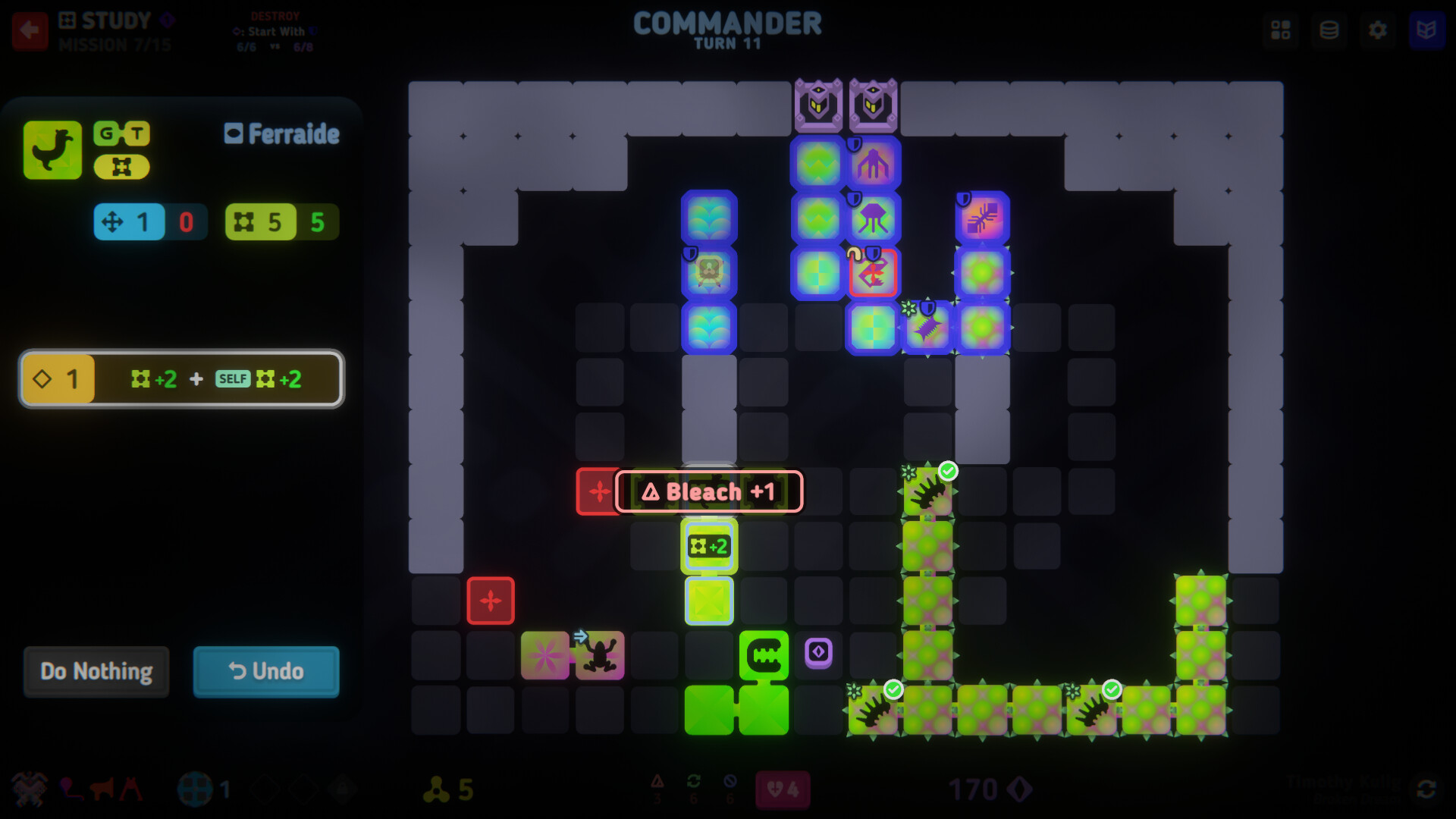Open the grid overview icon top right
Viewport: 1456px width, 819px height.
tap(1282, 30)
